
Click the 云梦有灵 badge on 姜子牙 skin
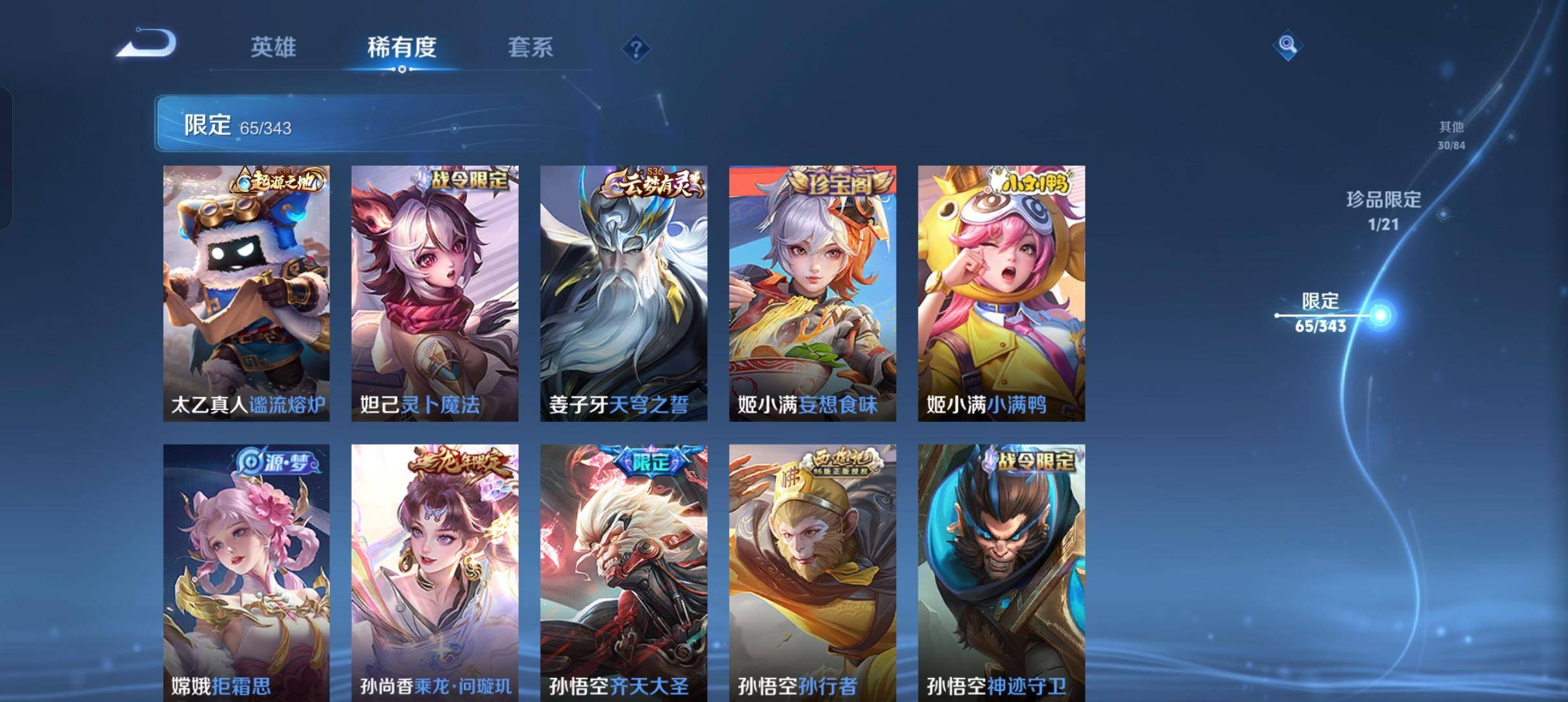point(650,183)
